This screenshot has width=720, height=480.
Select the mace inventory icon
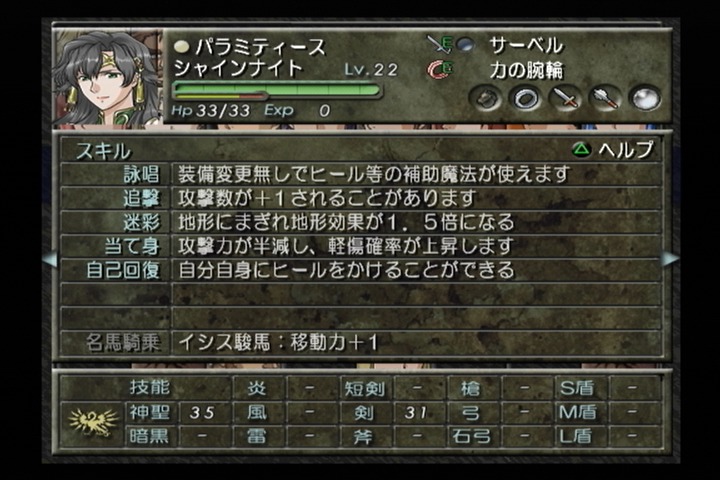(x=605, y=98)
